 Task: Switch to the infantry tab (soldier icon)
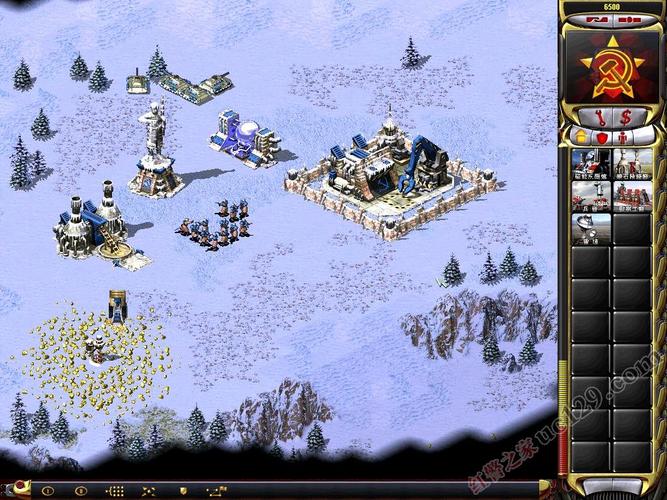(624, 135)
